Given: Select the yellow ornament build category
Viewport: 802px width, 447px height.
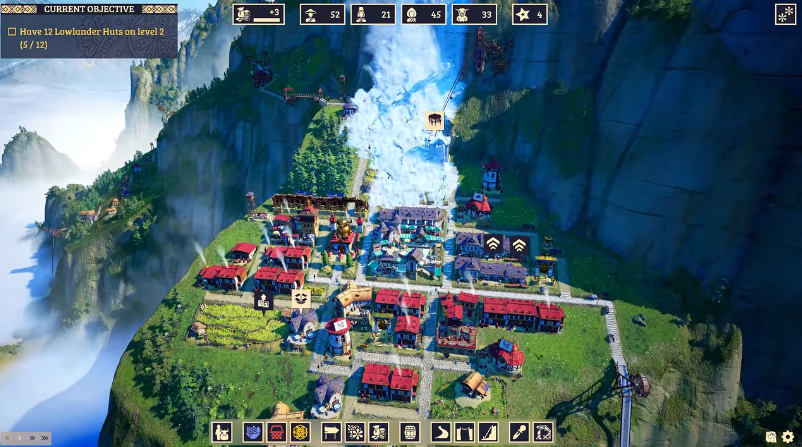Looking at the screenshot, I should click(302, 433).
